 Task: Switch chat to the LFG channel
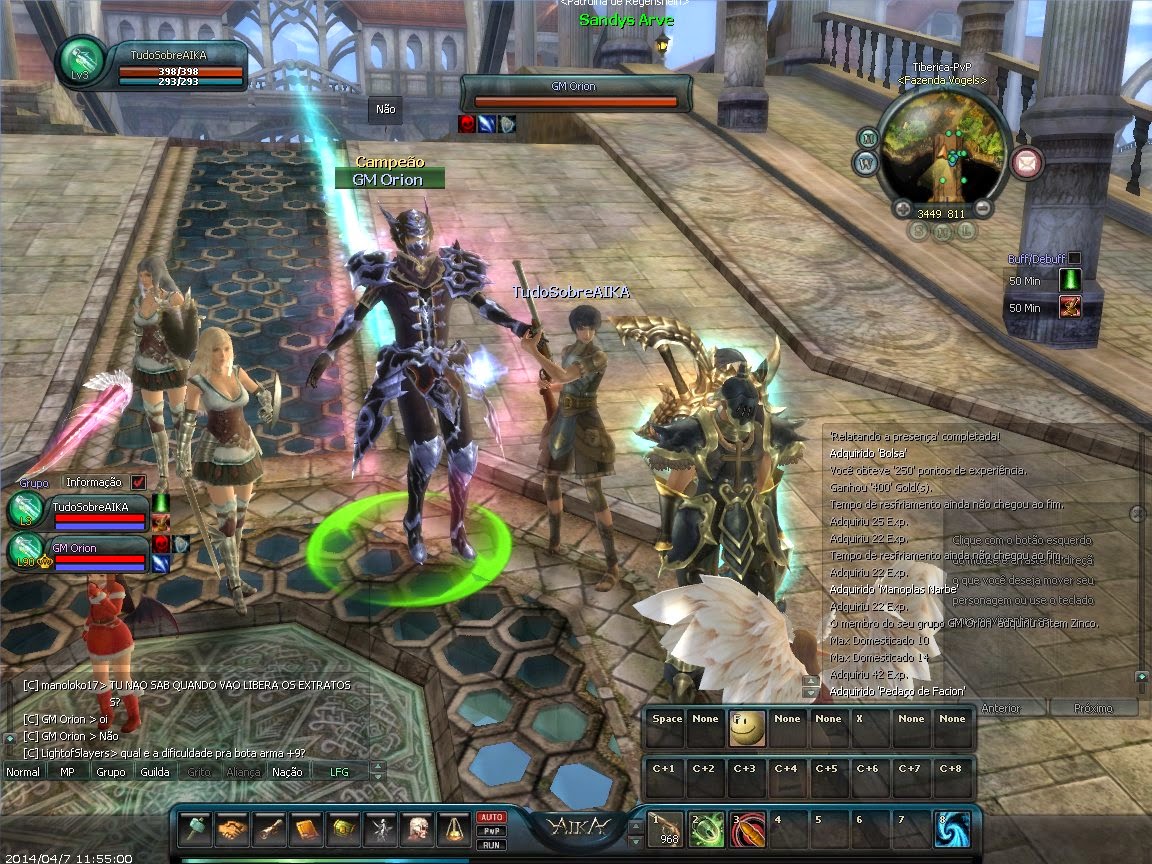(x=340, y=772)
